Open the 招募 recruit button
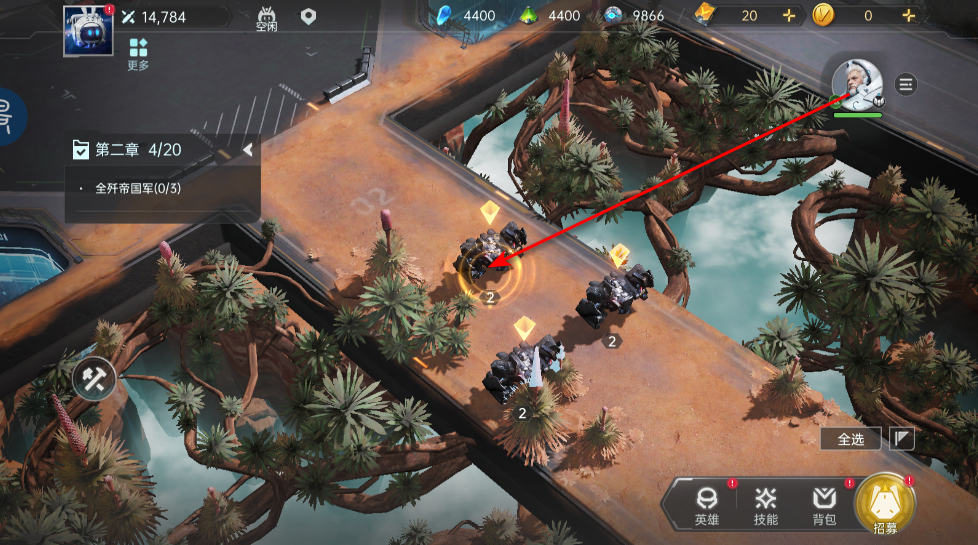Viewport: 978px width, 545px height. click(884, 503)
